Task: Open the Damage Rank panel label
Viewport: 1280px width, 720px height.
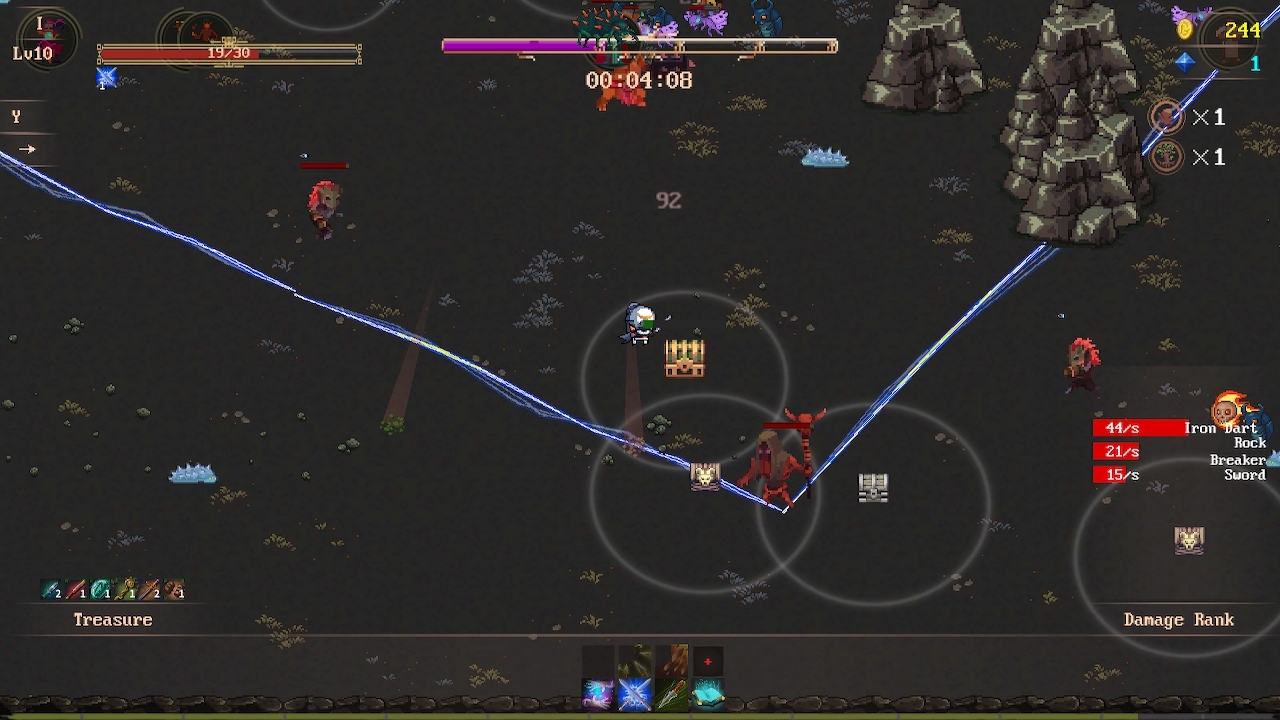Action: point(1178,620)
